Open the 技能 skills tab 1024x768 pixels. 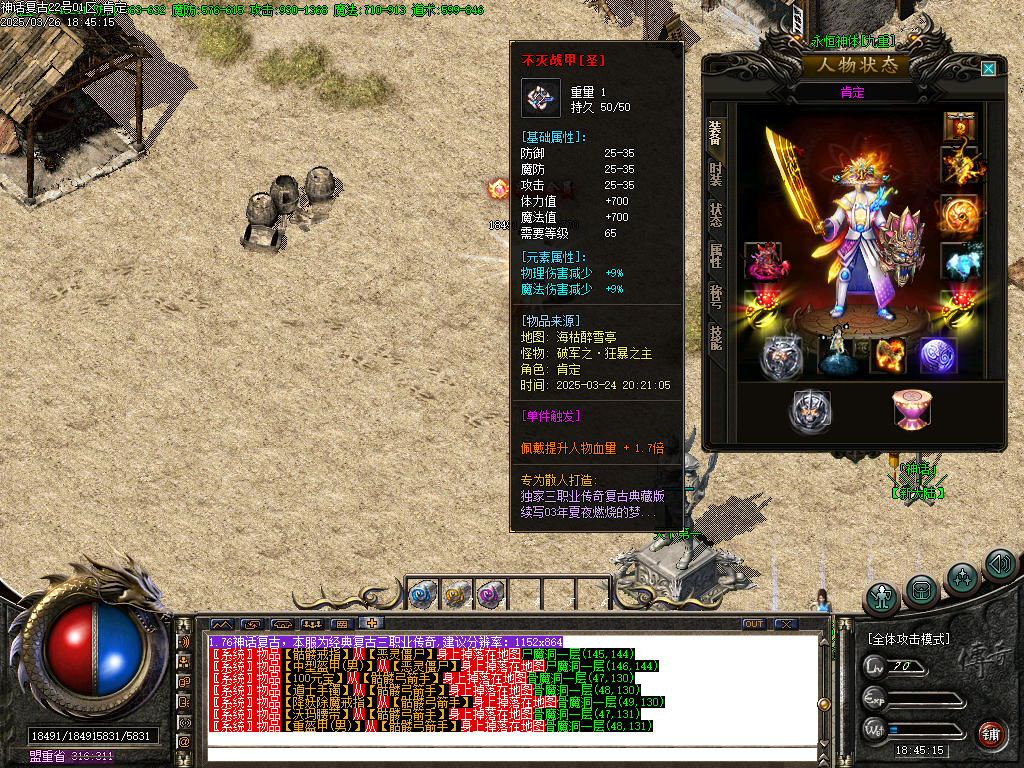[x=716, y=338]
